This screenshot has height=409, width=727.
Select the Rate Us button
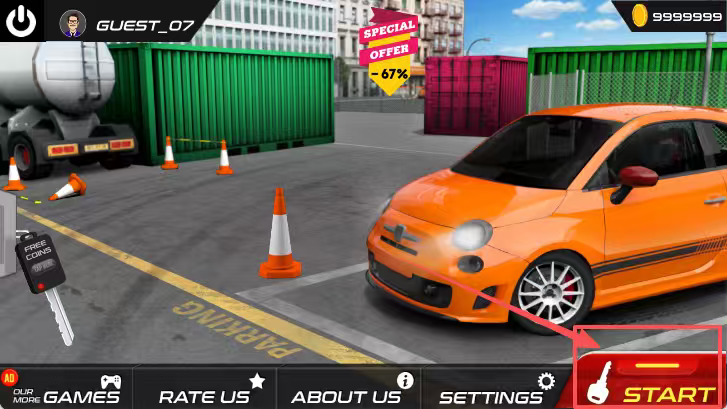tap(208, 389)
